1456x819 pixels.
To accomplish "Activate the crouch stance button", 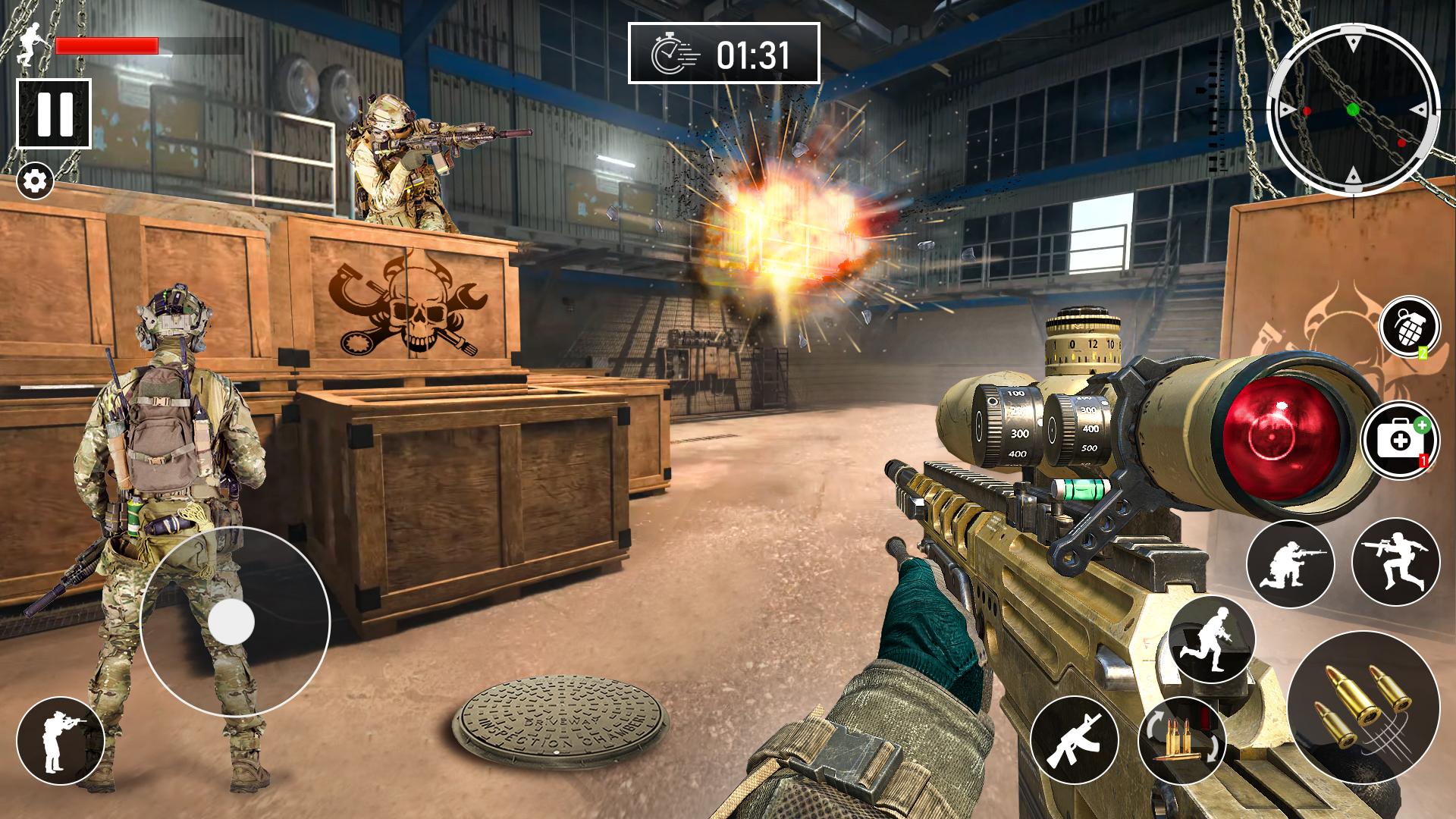I will click(x=1289, y=563).
